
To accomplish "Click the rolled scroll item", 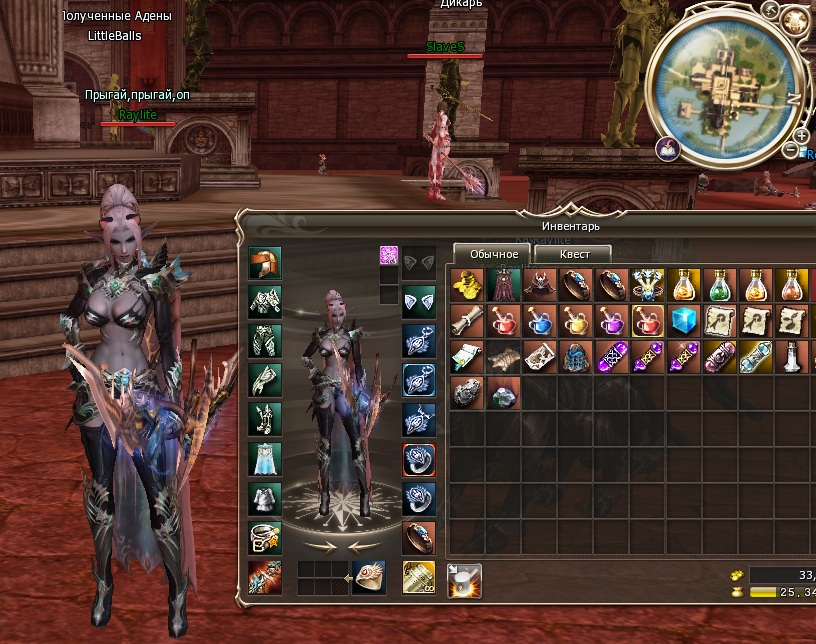I will (467, 321).
